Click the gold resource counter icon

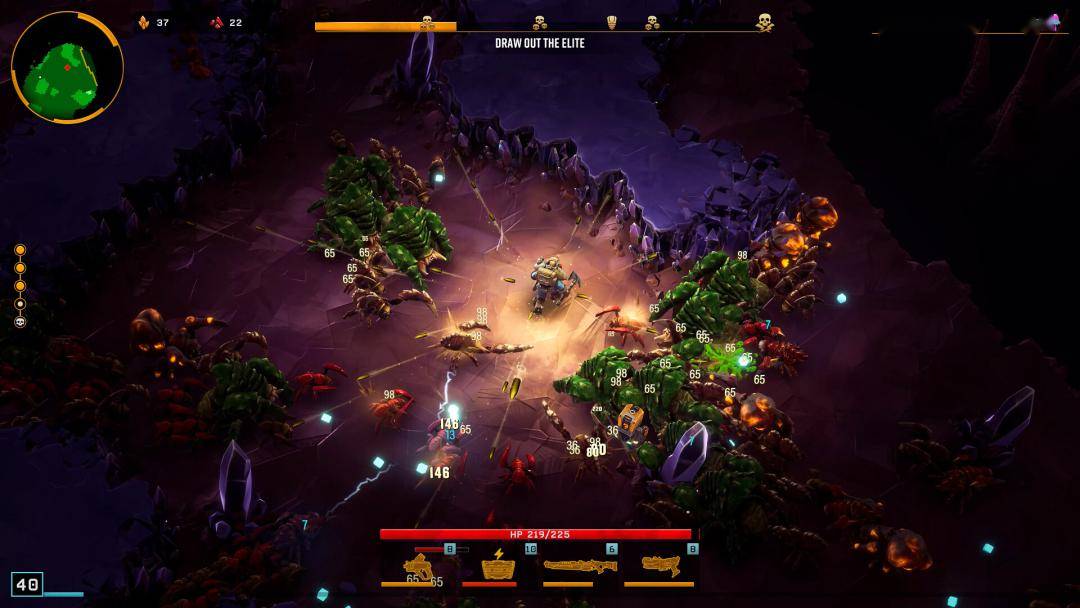[143, 22]
